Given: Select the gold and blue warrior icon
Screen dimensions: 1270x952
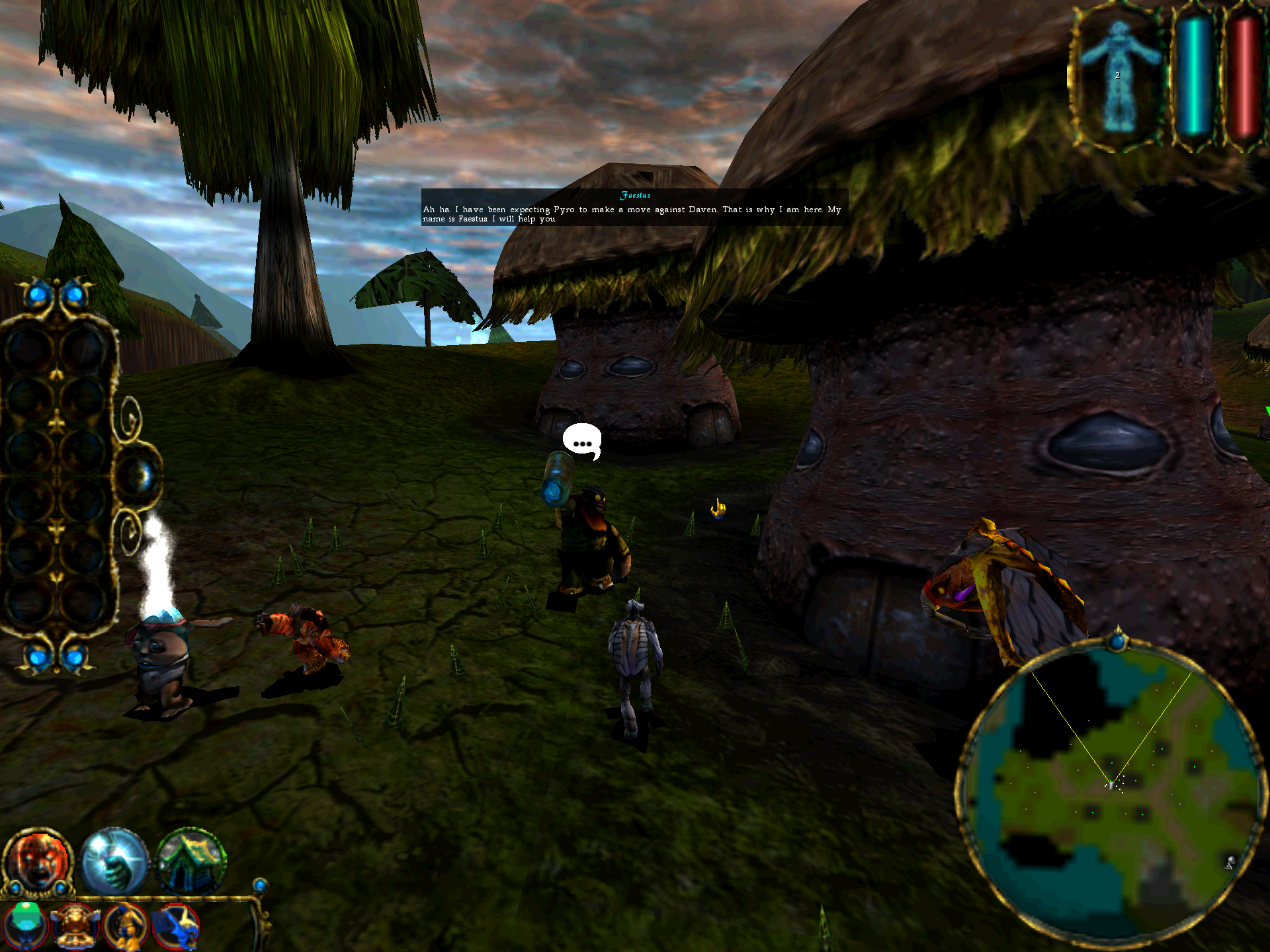Looking at the screenshot, I should coord(126,926).
